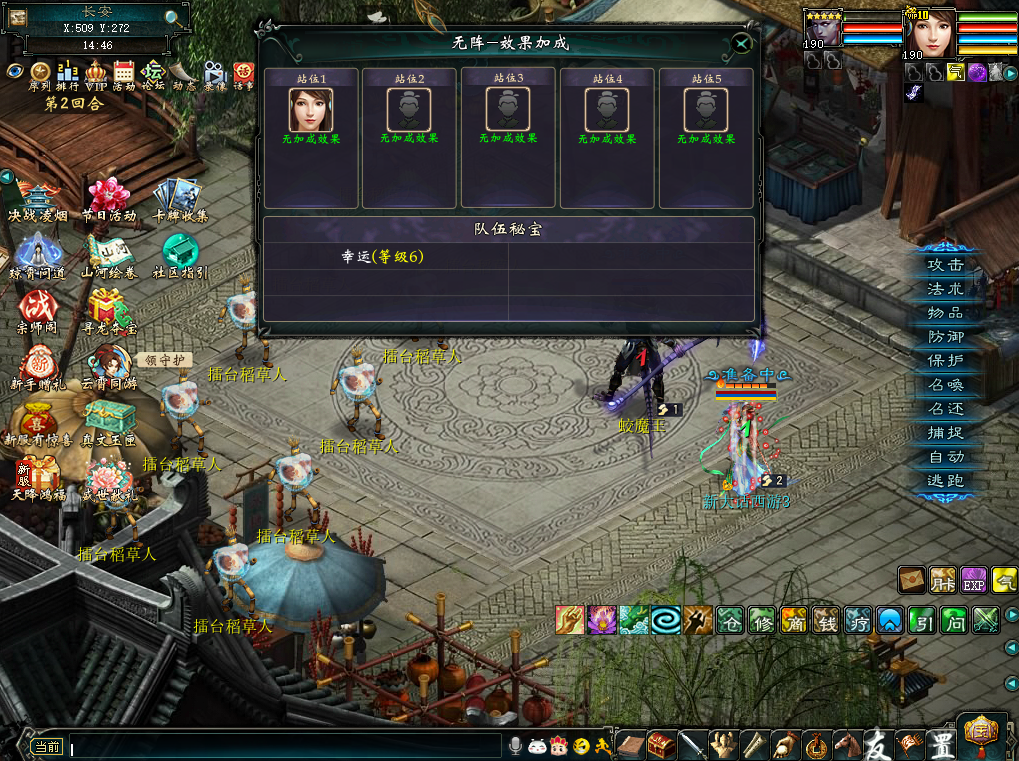Enable 自动 auto battle
Viewport: 1019px width, 761px height.
tap(945, 457)
